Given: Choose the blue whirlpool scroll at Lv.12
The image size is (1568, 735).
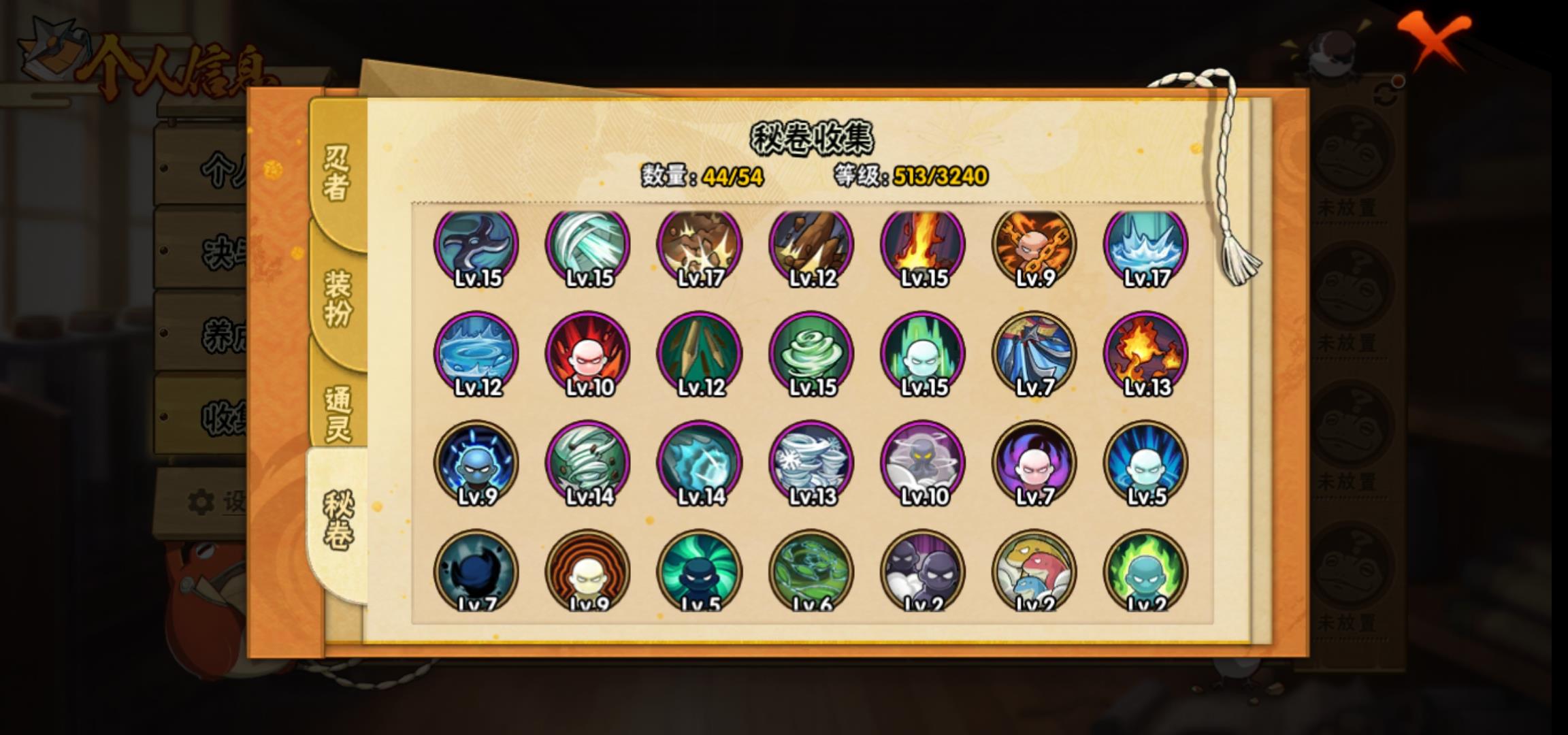Looking at the screenshot, I should 476,354.
